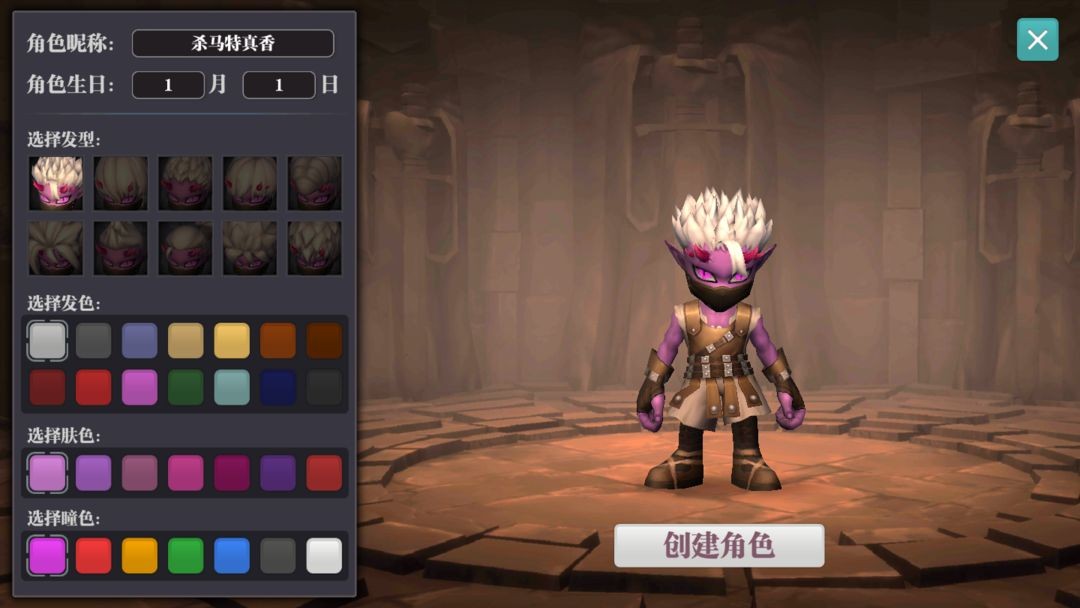The height and width of the screenshot is (608, 1080).
Task: Choose the orange-brown hair color swatch
Action: coord(278,340)
